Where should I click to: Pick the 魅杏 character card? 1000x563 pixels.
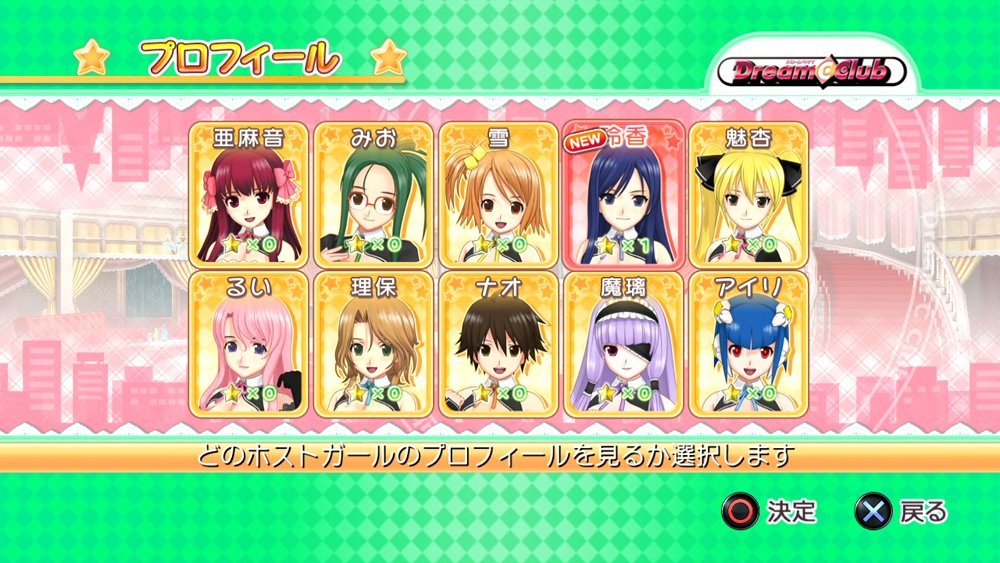(x=748, y=195)
